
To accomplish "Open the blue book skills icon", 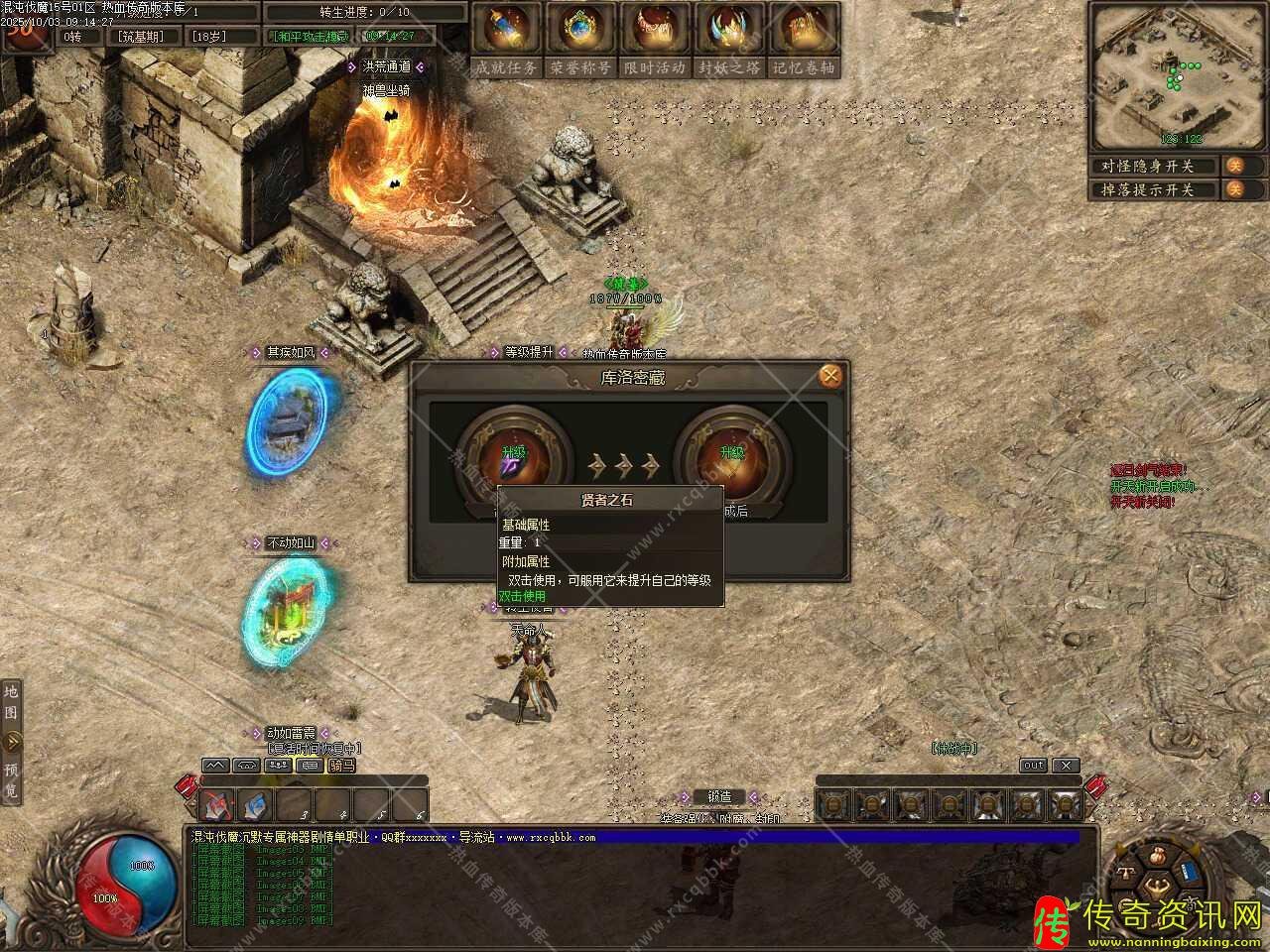I will 1190,874.
